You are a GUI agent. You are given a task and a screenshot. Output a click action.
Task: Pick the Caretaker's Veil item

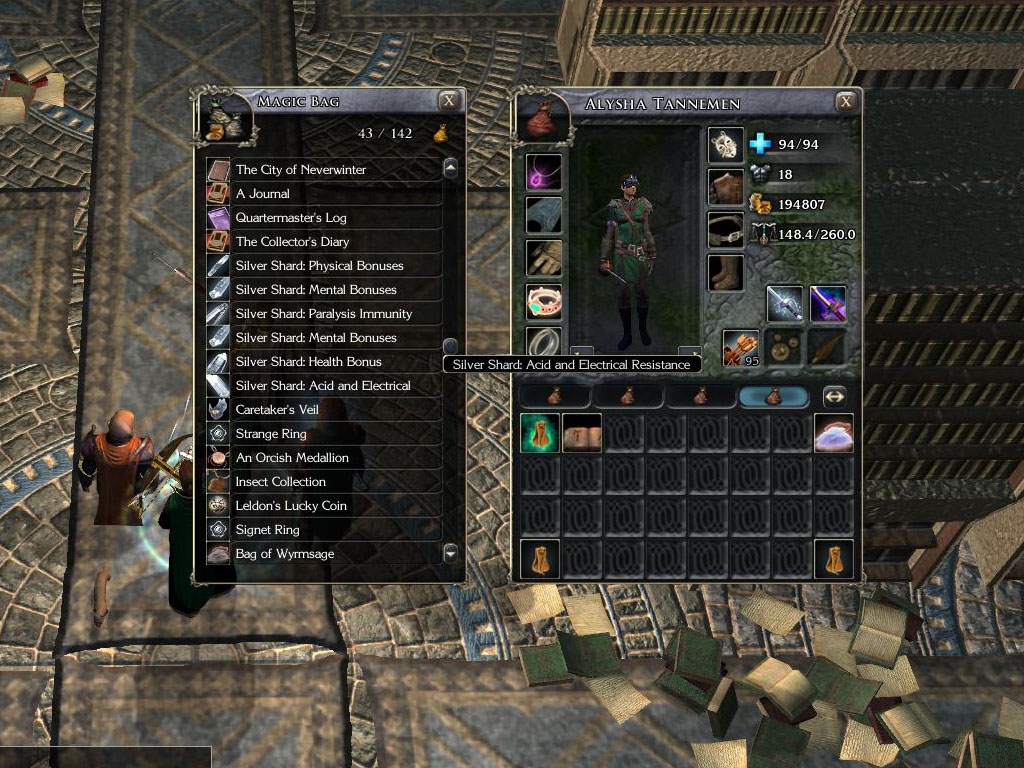tap(277, 410)
